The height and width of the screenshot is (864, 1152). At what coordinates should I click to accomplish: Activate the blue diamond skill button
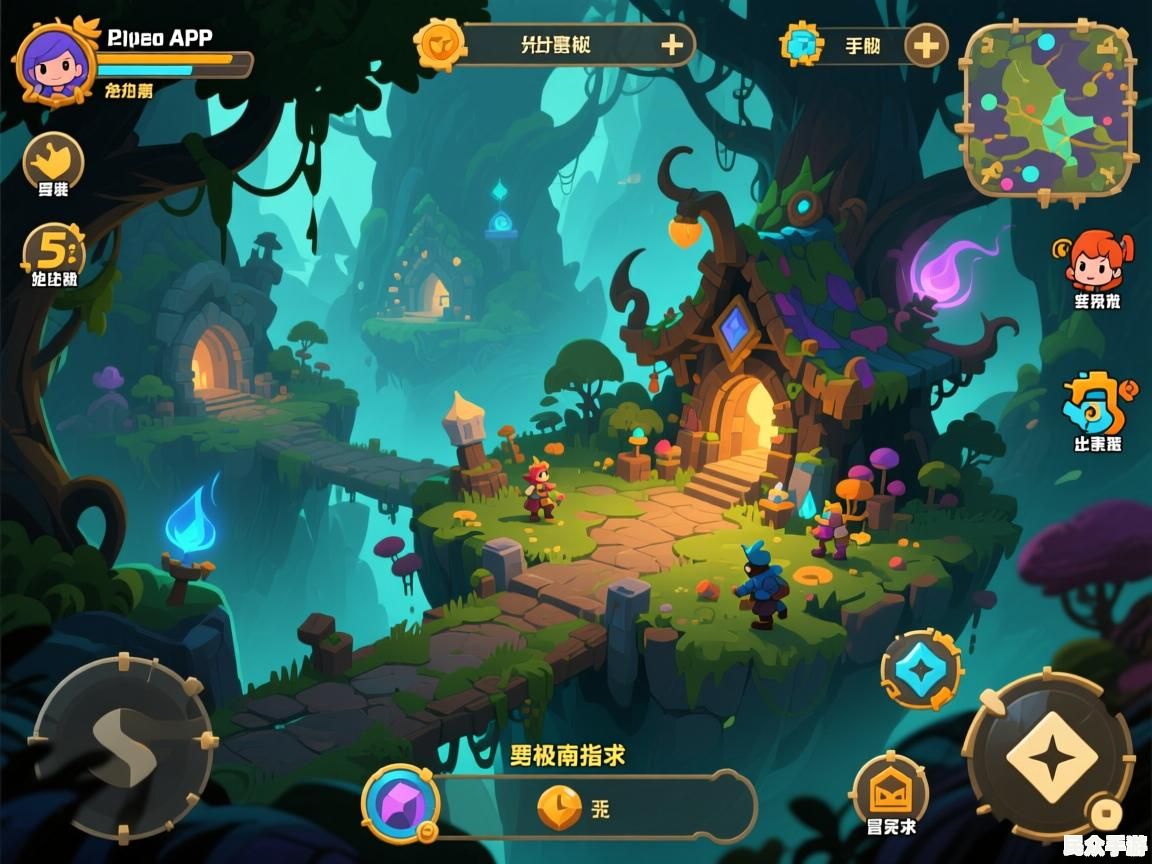coord(920,670)
